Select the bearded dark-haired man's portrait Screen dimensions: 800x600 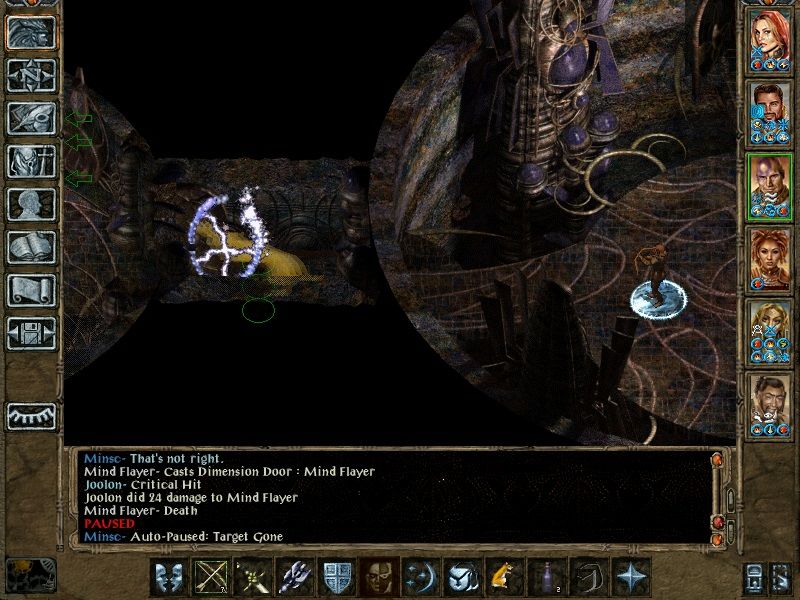[769, 111]
